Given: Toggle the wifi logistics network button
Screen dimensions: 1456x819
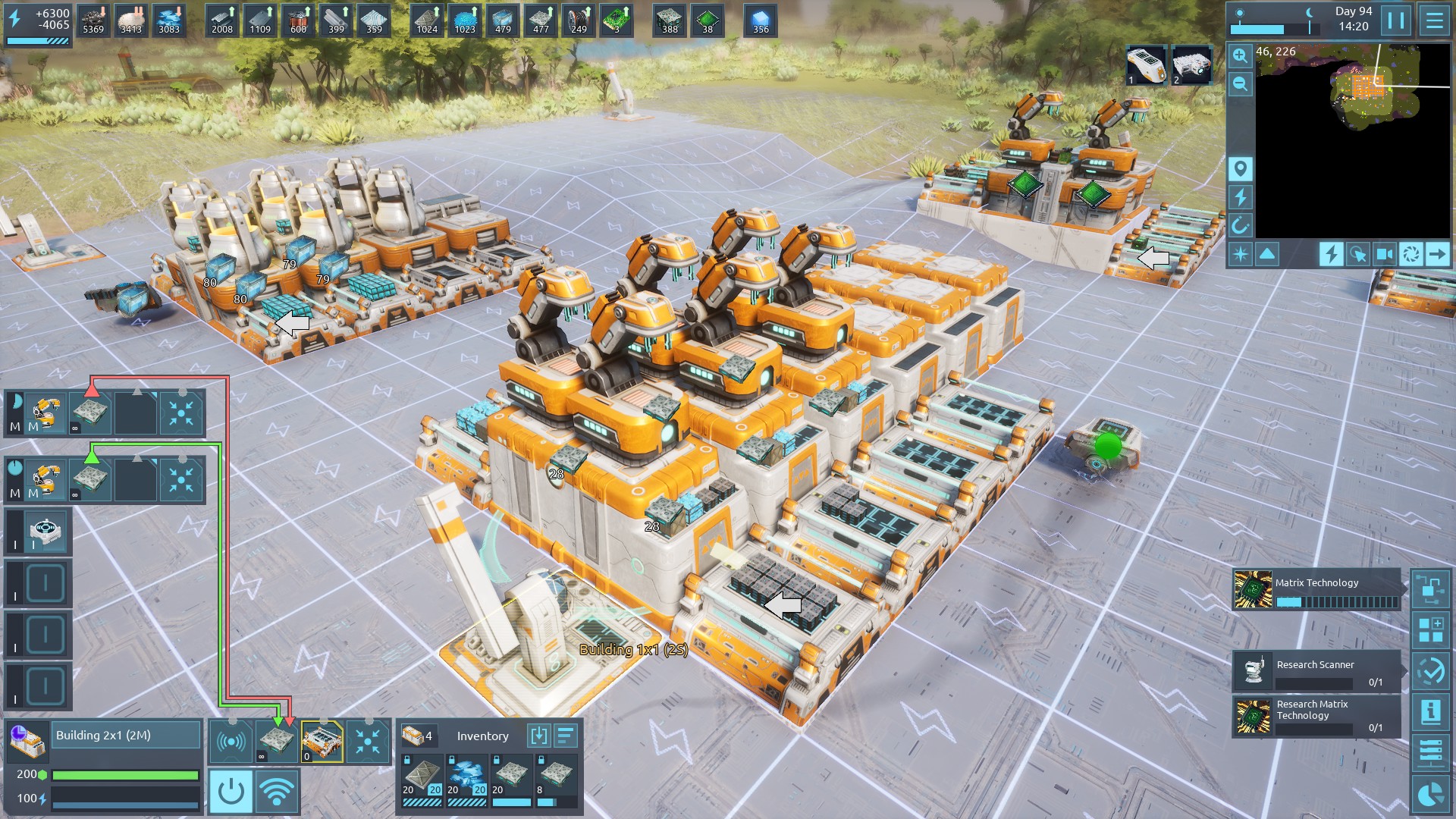Looking at the screenshot, I should coord(277,792).
